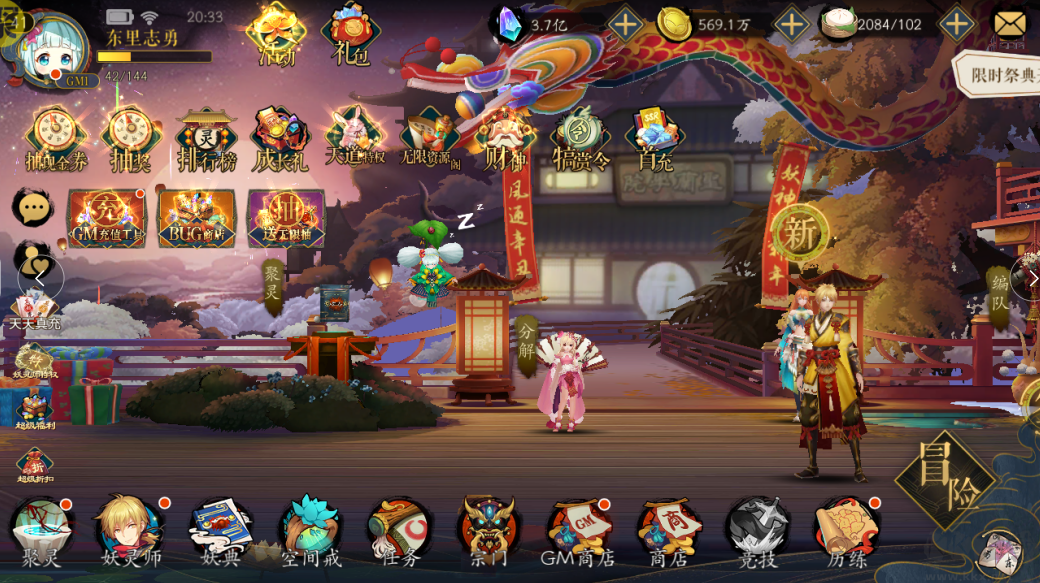Open the 活动 events menu
Image resolution: width=1040 pixels, height=583 pixels.
click(x=276, y=33)
